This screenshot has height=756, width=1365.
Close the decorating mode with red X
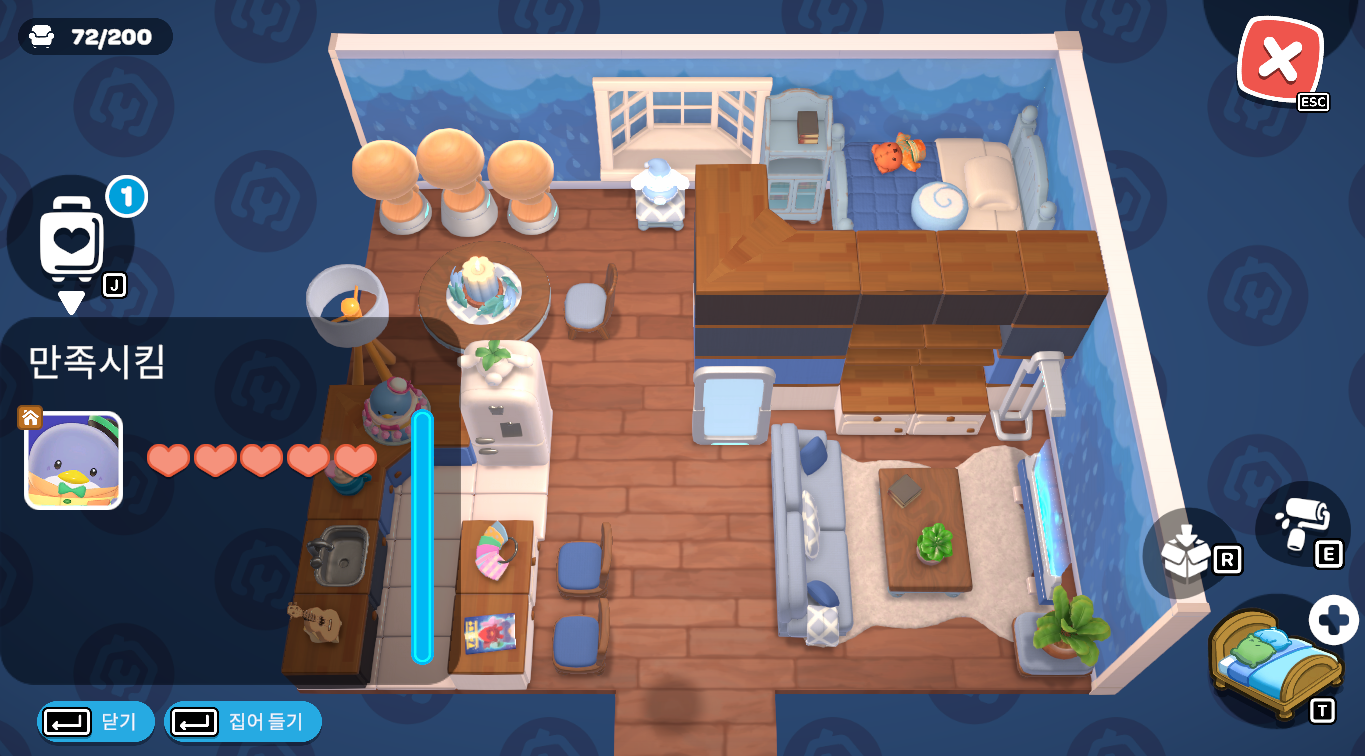(x=1279, y=60)
